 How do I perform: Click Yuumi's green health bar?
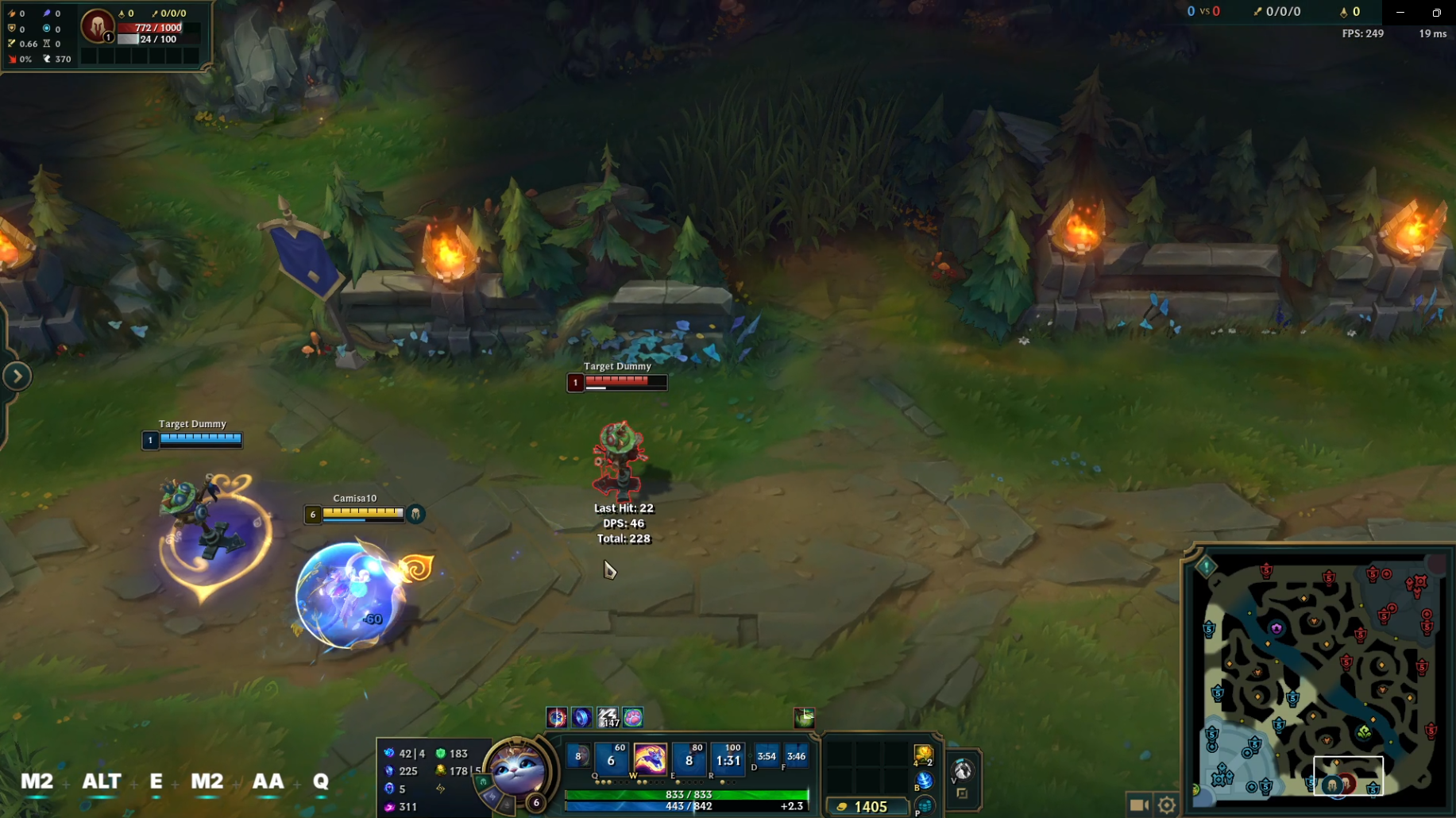pyautogui.click(x=687, y=792)
